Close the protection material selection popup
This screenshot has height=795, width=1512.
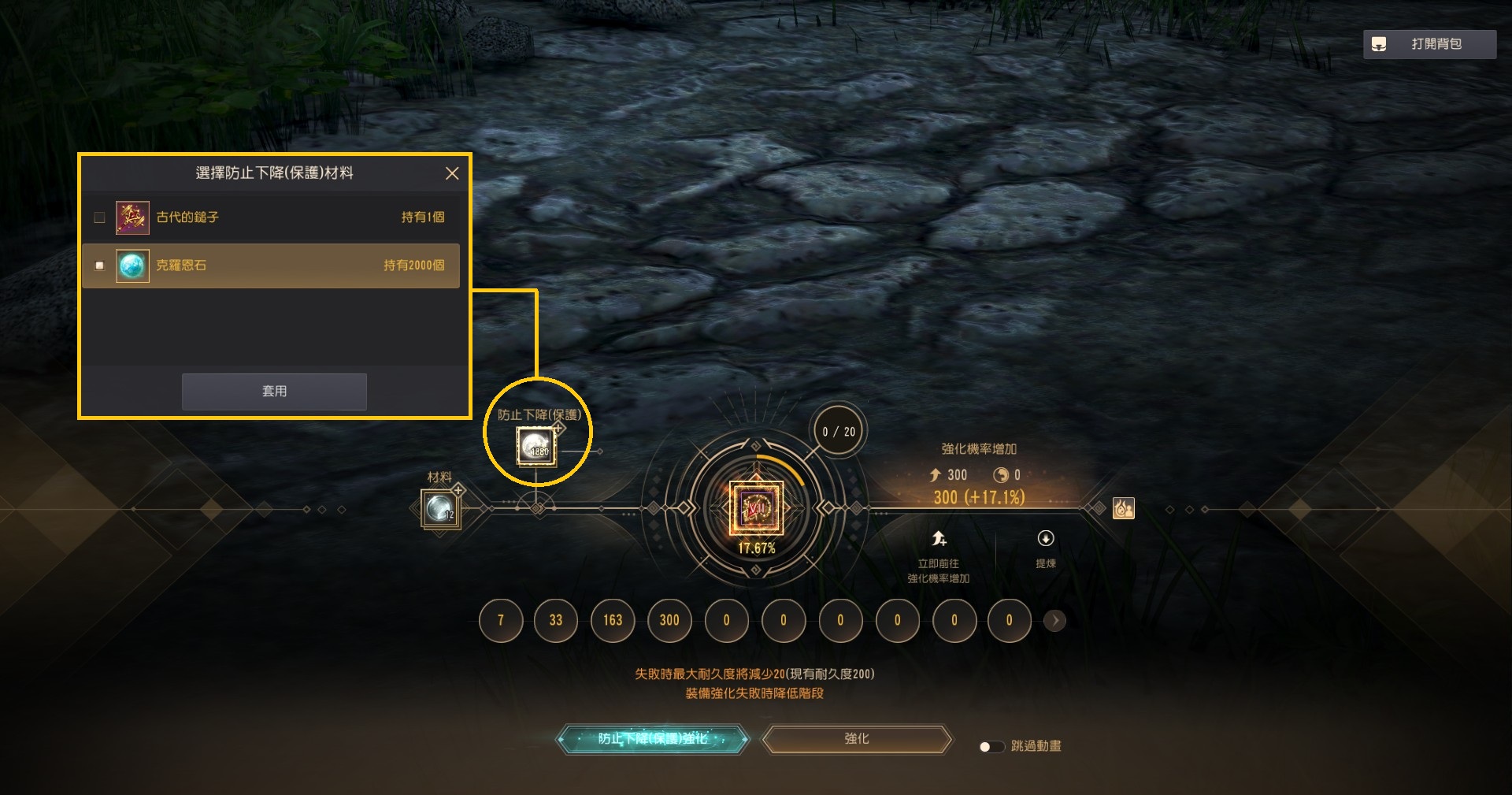click(452, 173)
